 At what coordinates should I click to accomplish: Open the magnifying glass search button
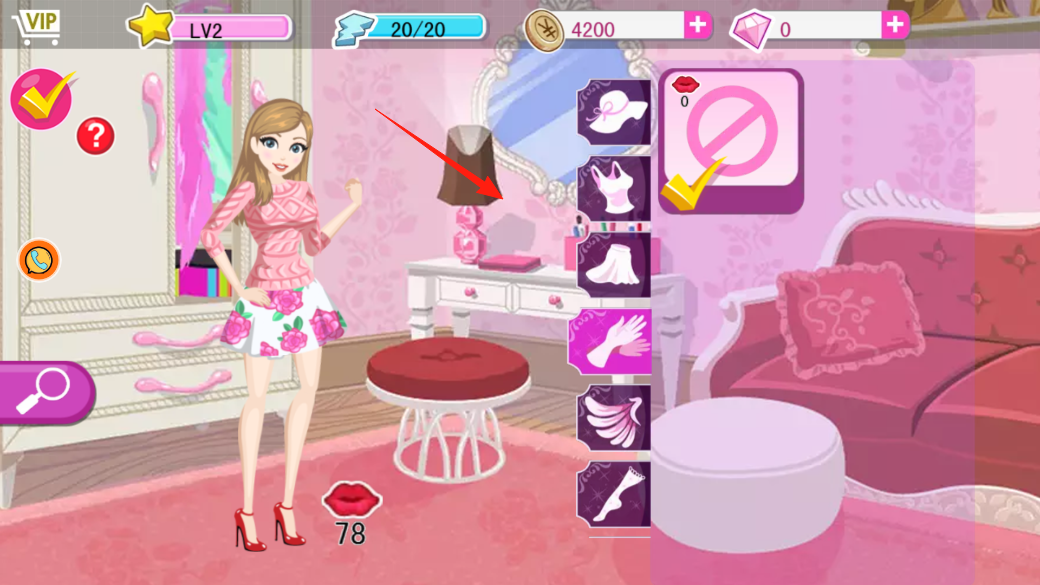tap(45, 391)
